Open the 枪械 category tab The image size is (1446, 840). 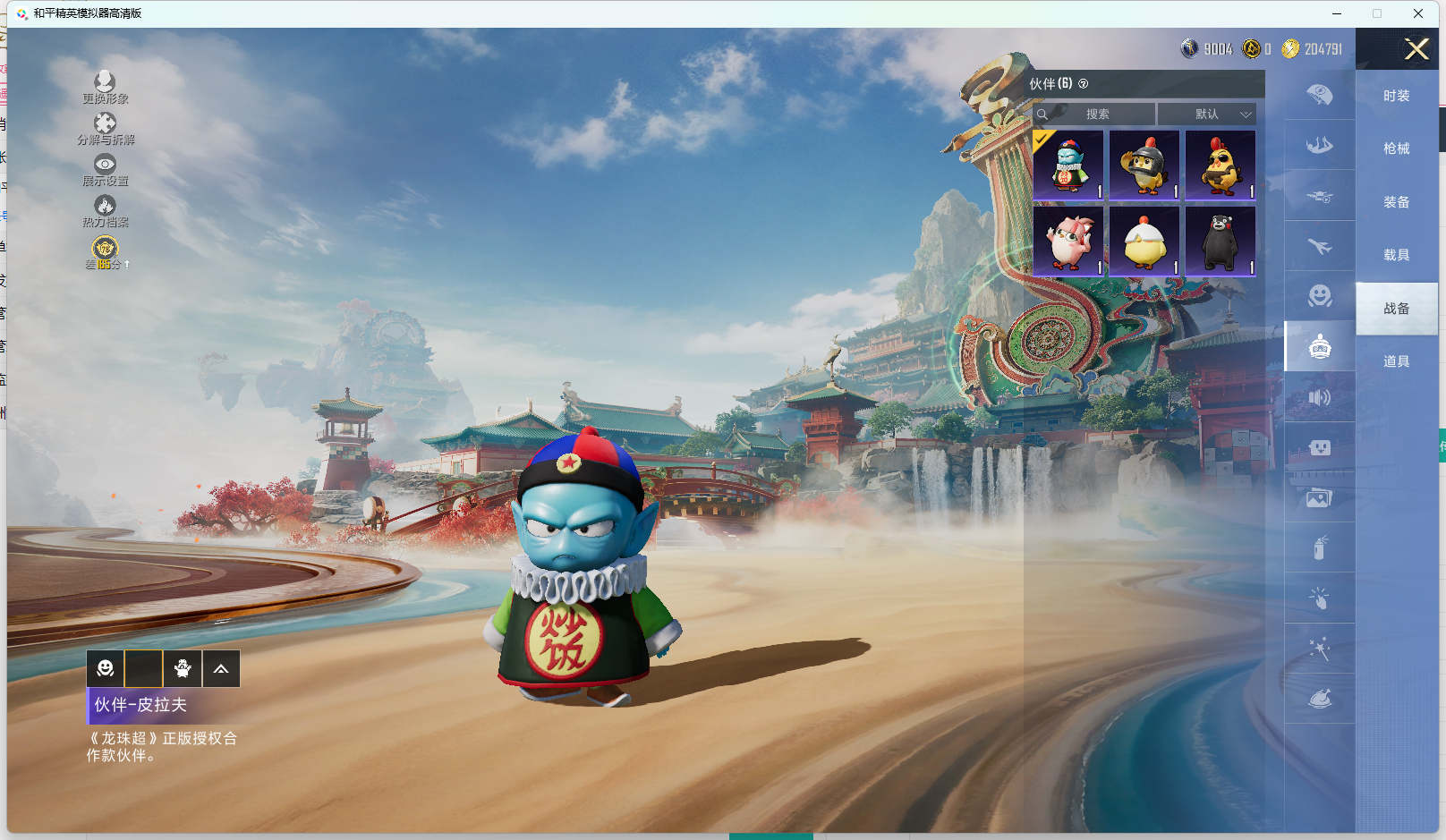pos(1396,148)
